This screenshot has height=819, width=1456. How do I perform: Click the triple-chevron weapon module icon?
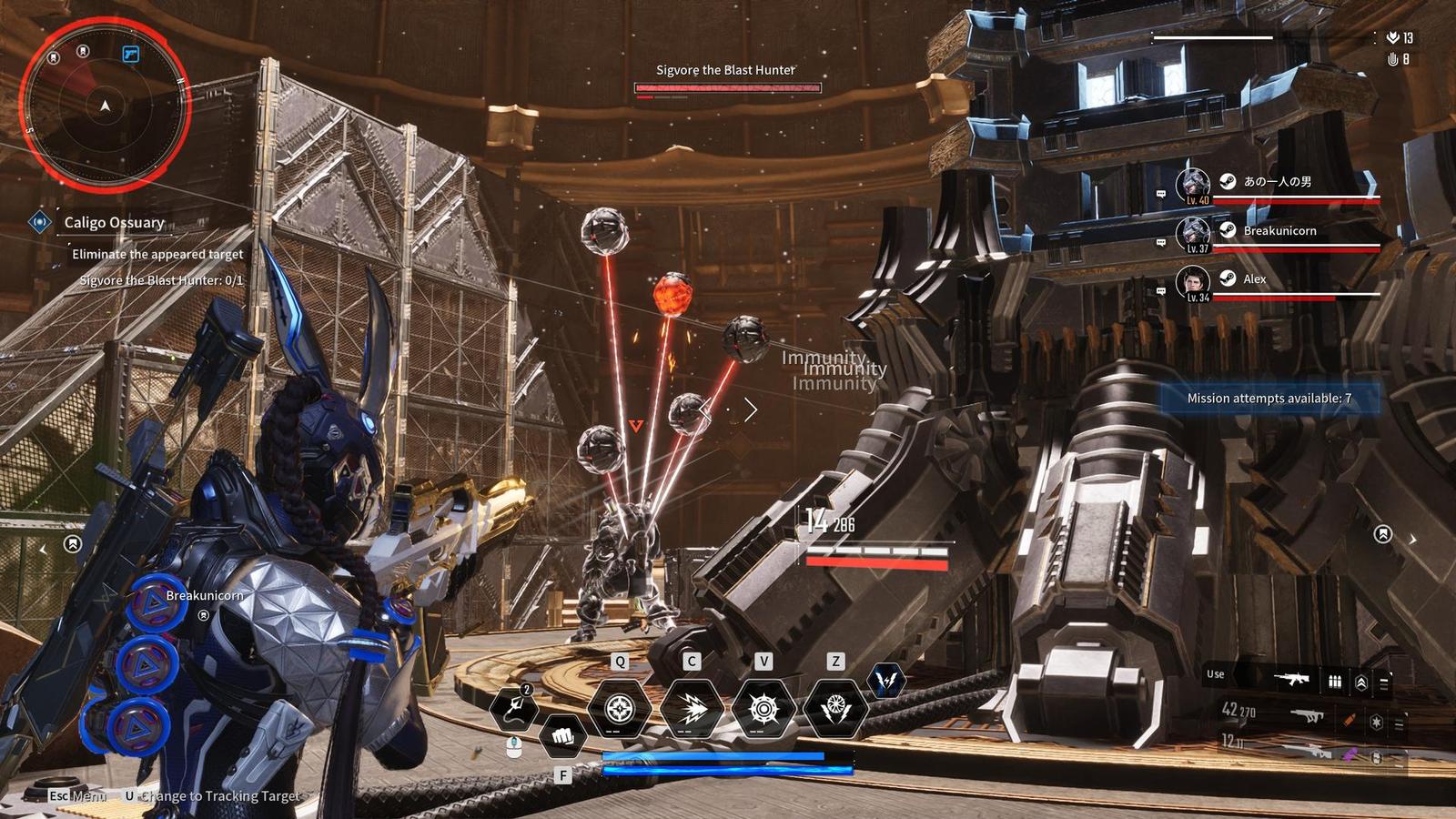pyautogui.click(x=1361, y=682)
